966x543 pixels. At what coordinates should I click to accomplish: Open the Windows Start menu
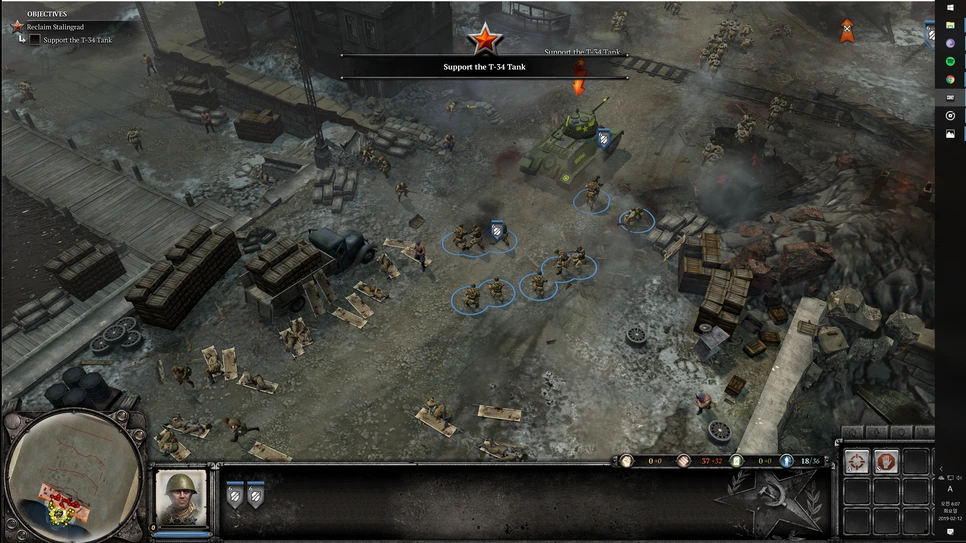point(951,7)
